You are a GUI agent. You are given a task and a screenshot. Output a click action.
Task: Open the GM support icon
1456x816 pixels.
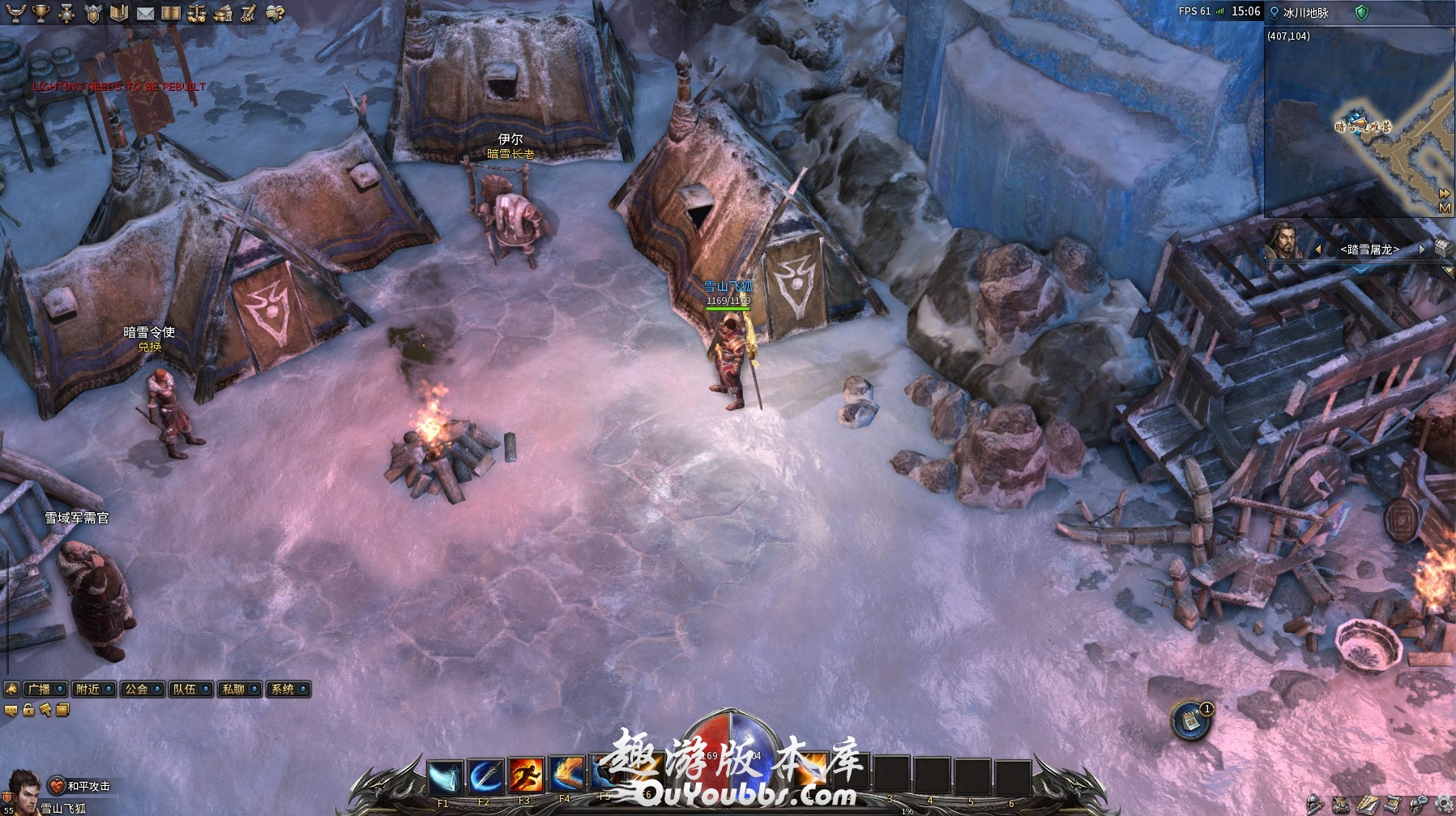click(249, 13)
